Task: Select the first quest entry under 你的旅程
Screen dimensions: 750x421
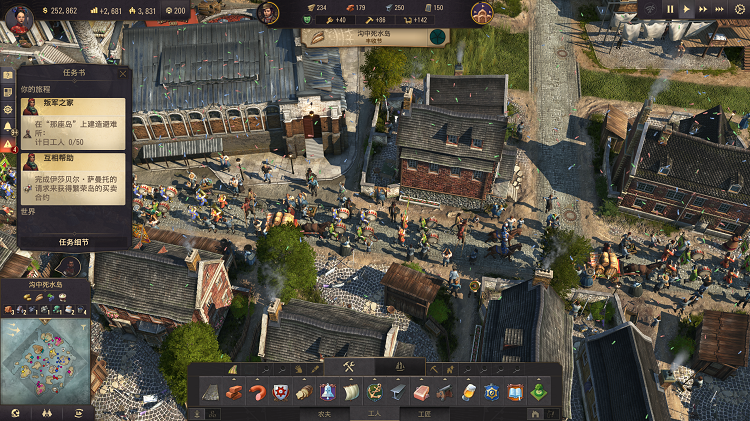Action: coord(73,122)
